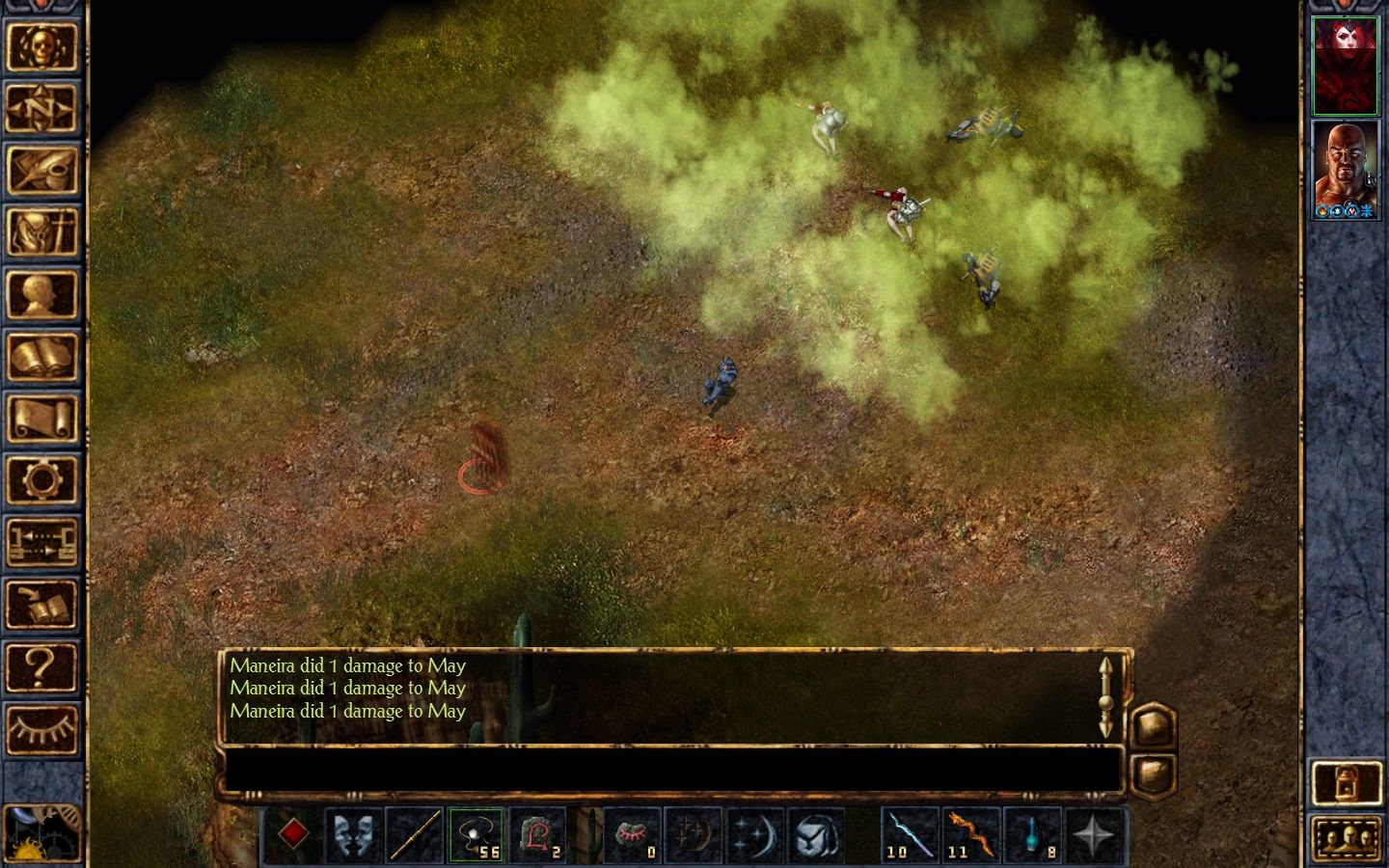Select the red-haired woman portrait
1389x868 pixels.
(x=1345, y=66)
